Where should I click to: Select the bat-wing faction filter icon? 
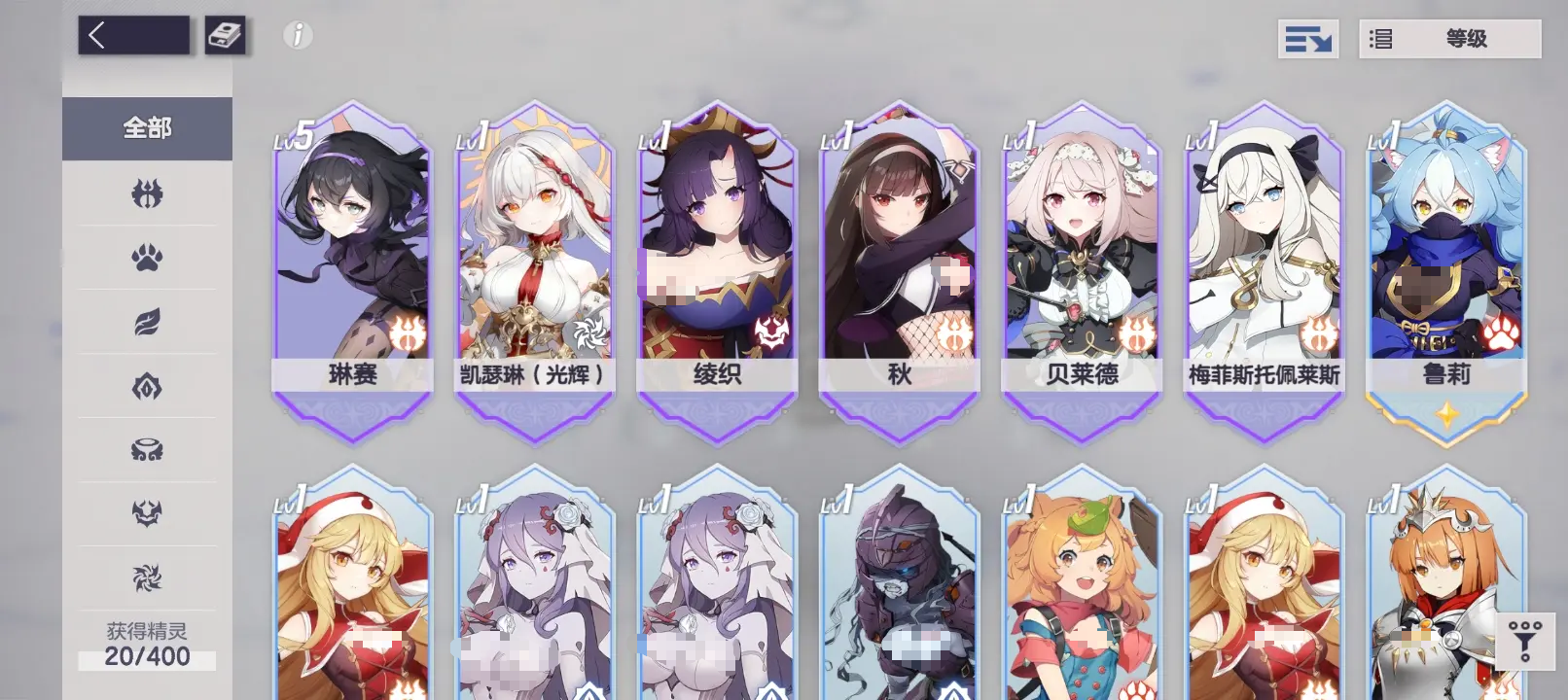[146, 194]
